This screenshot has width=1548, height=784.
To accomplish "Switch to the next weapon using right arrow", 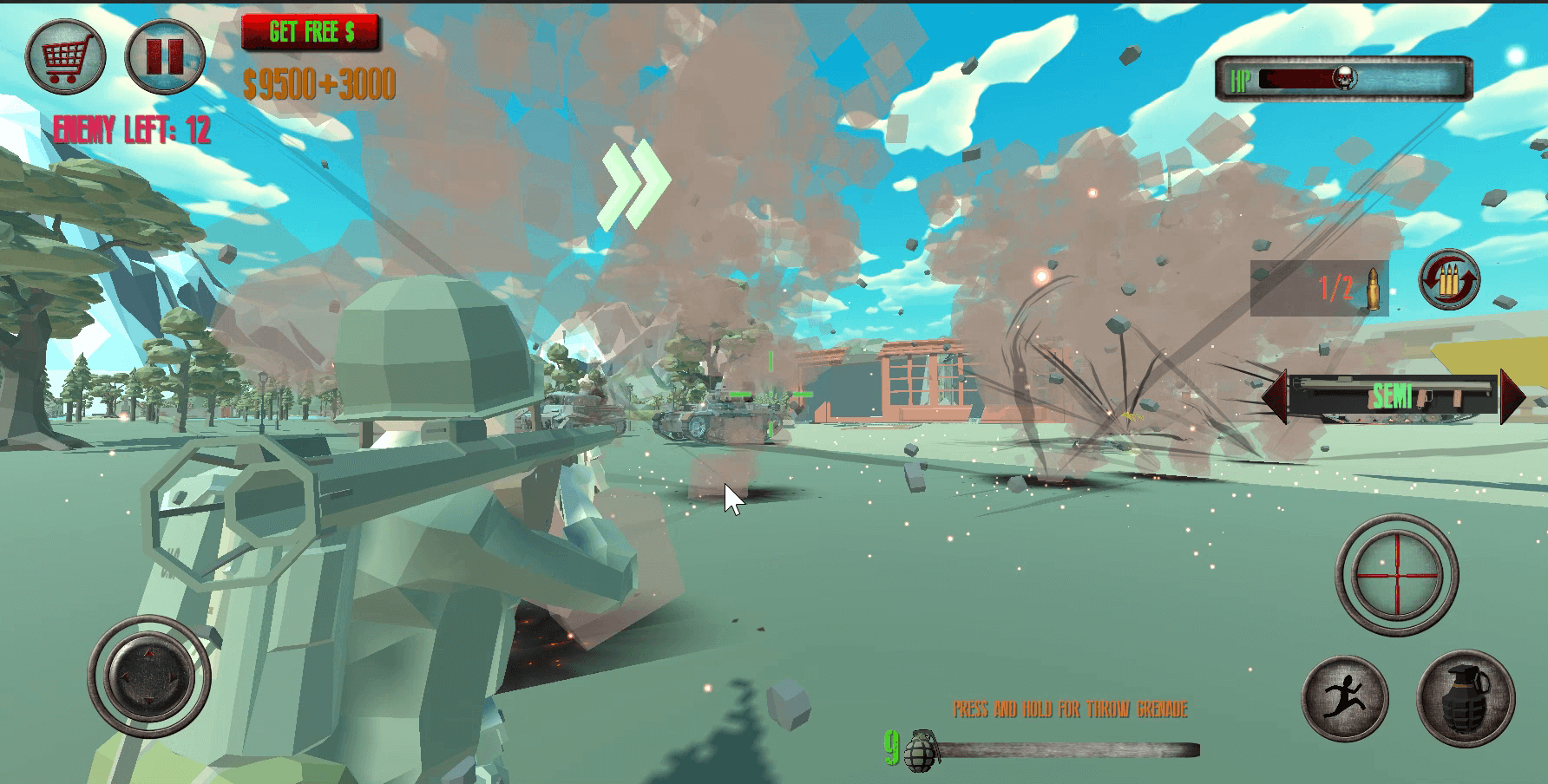I will click(x=1512, y=397).
